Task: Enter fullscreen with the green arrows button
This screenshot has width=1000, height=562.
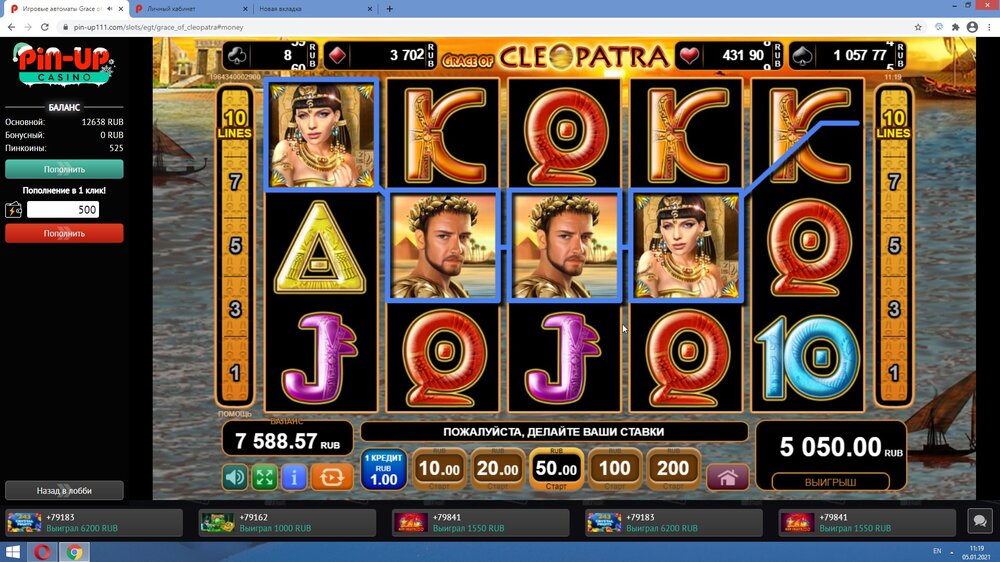Action: point(264,477)
